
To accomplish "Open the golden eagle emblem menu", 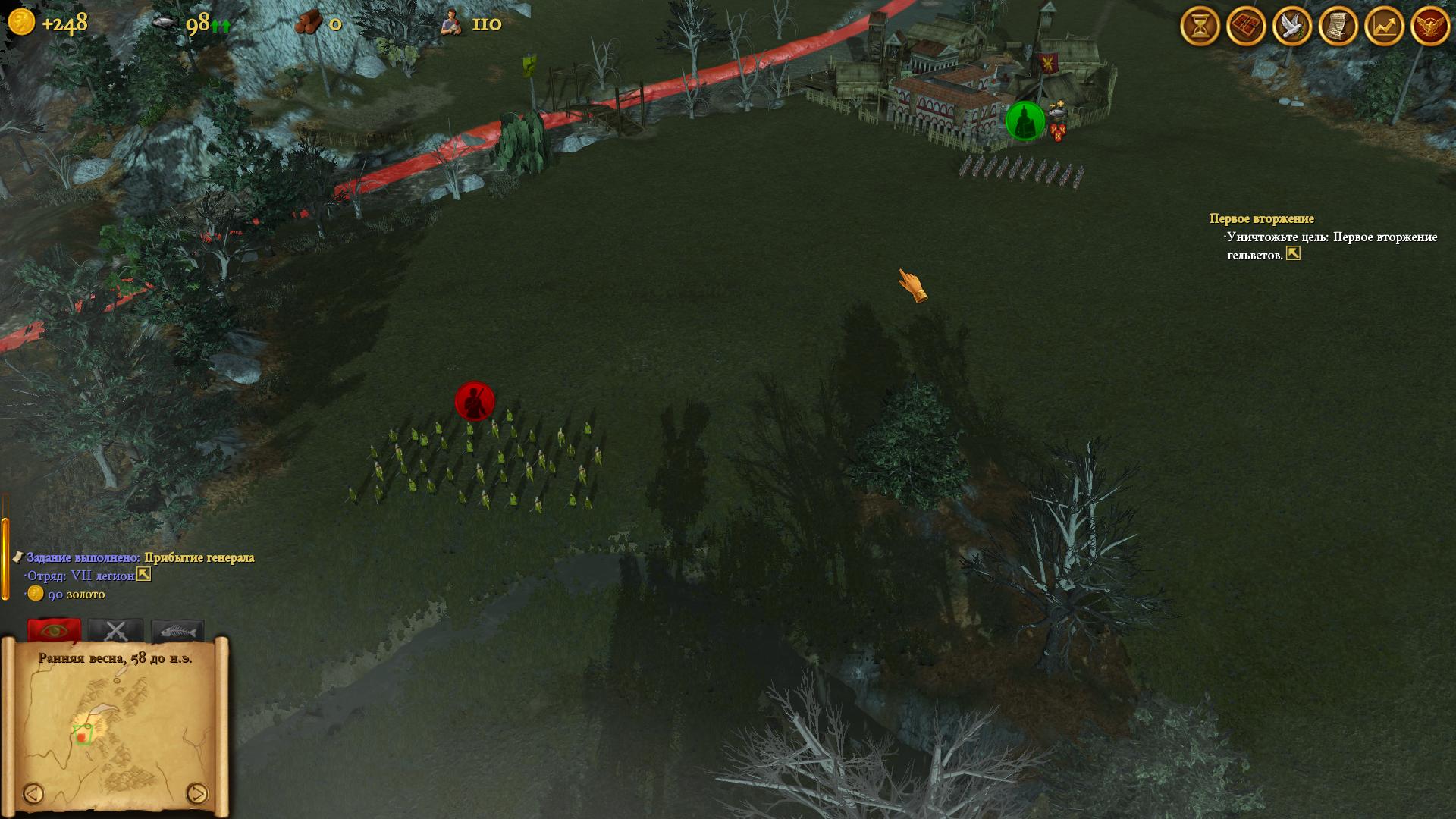I will pos(1430,27).
